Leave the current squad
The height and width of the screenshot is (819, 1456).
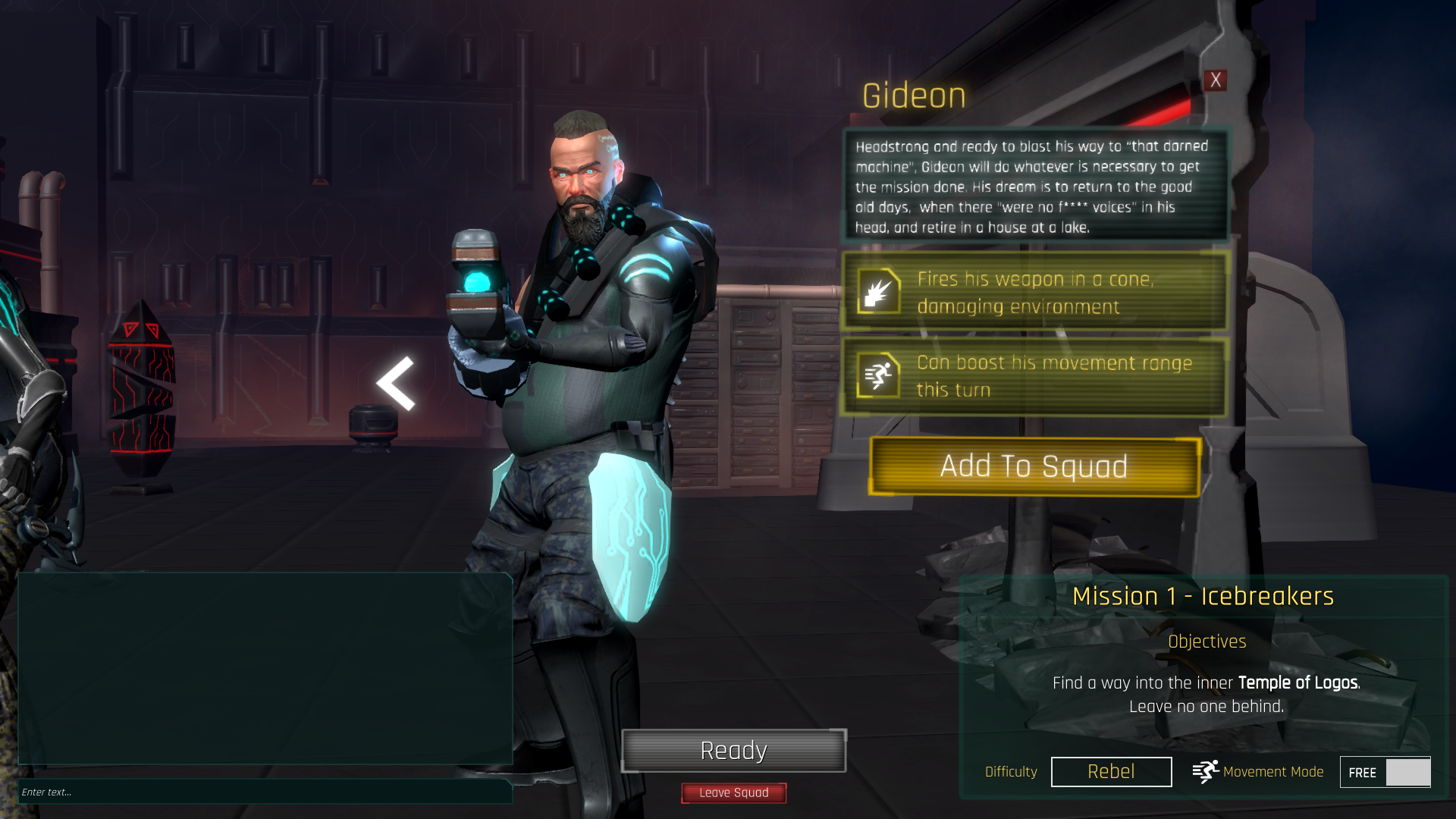tap(733, 792)
